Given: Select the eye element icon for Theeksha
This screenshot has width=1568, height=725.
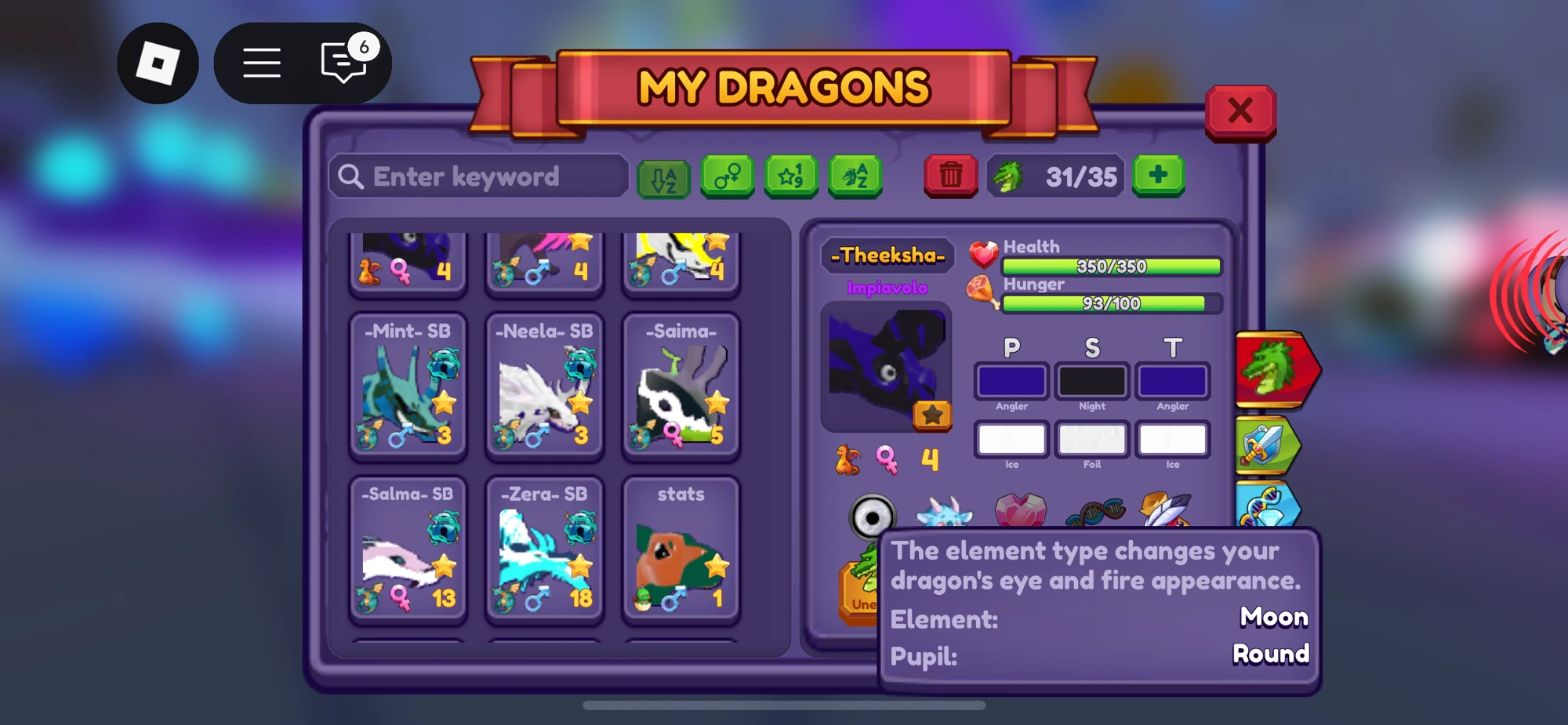Looking at the screenshot, I should (x=871, y=515).
